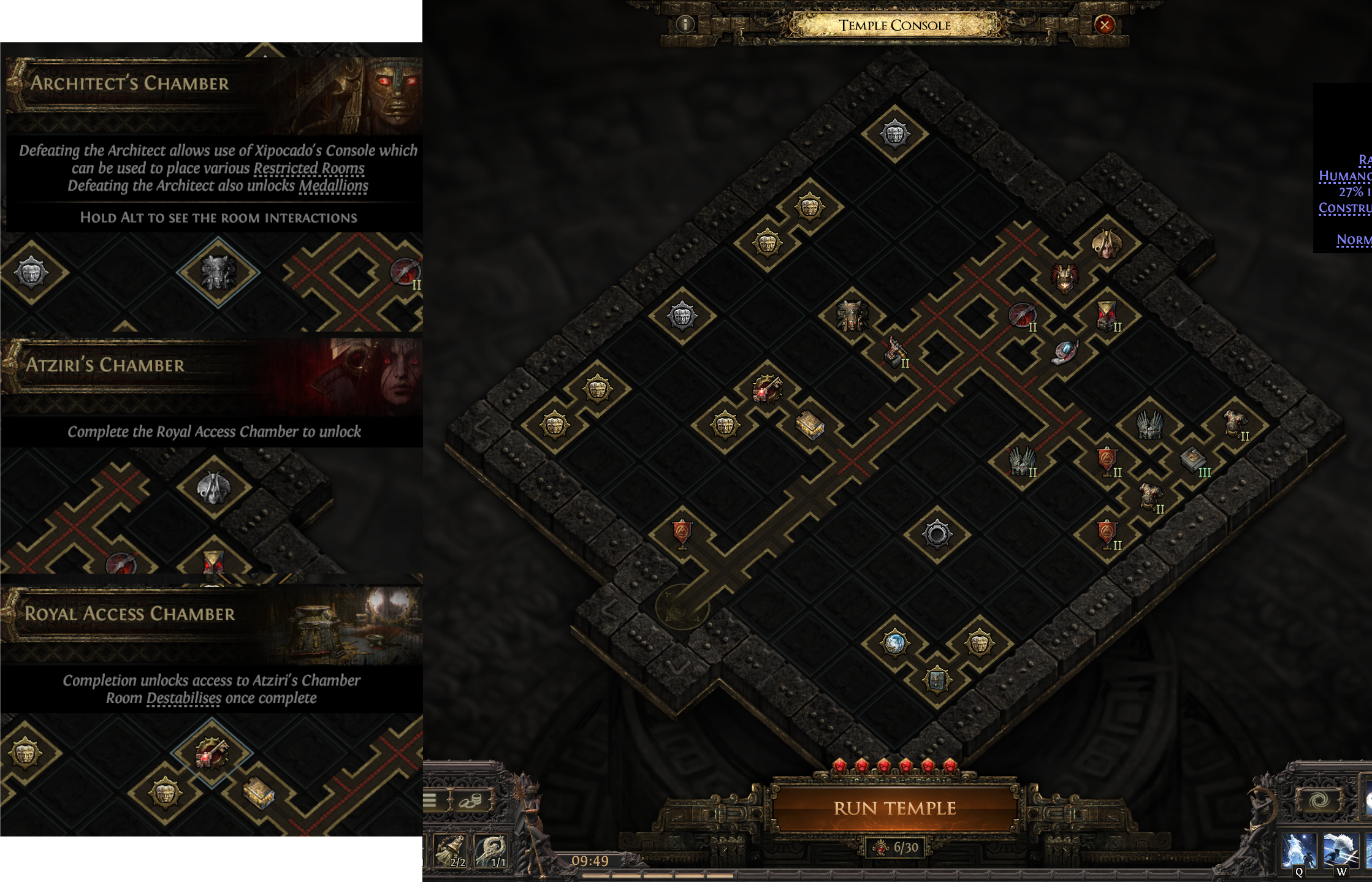Choose the feathered Architect mask room tile
Screen dimensions: 1372x882
pyautogui.click(x=852, y=316)
